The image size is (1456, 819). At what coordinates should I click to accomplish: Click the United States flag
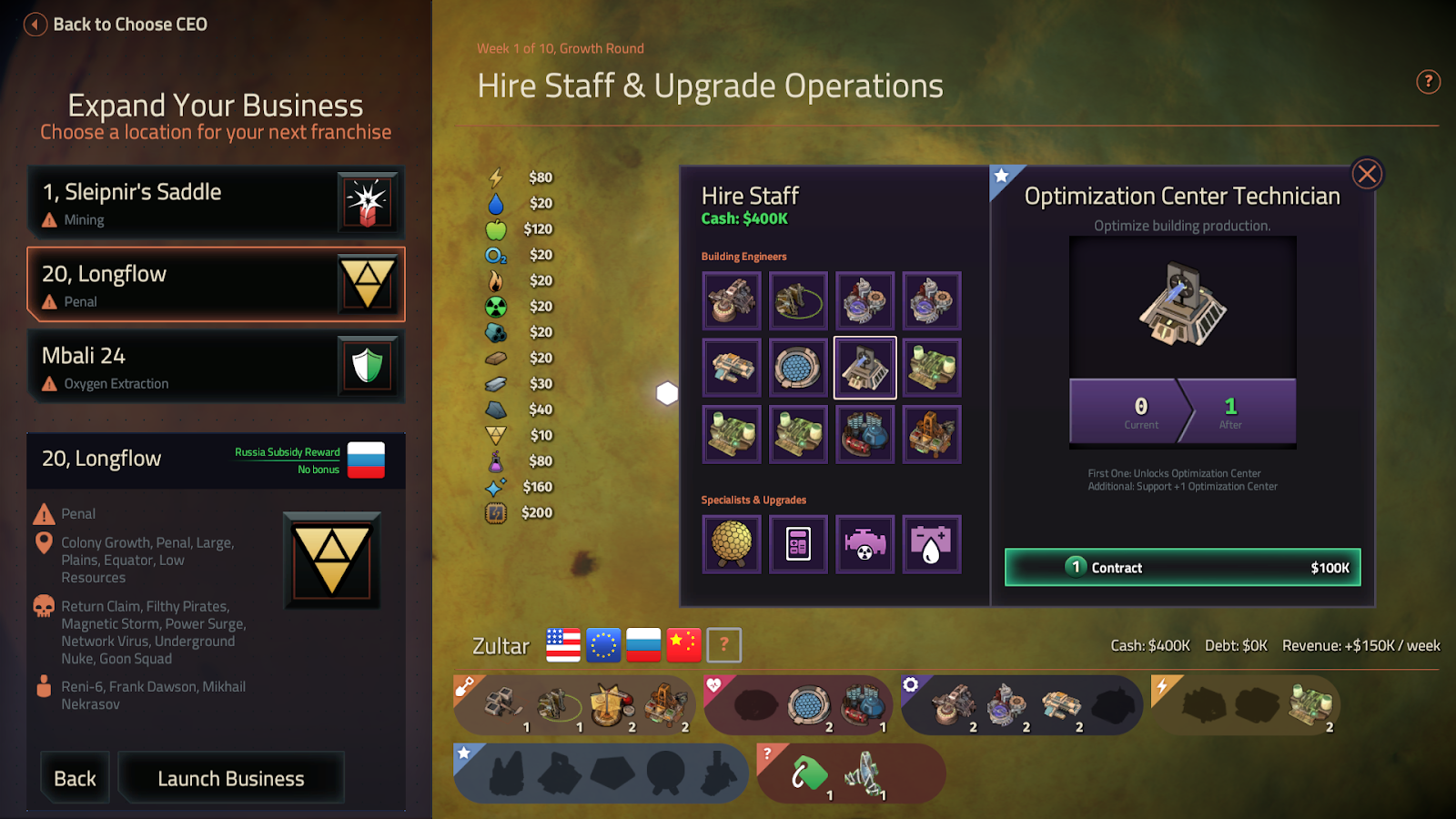(563, 645)
